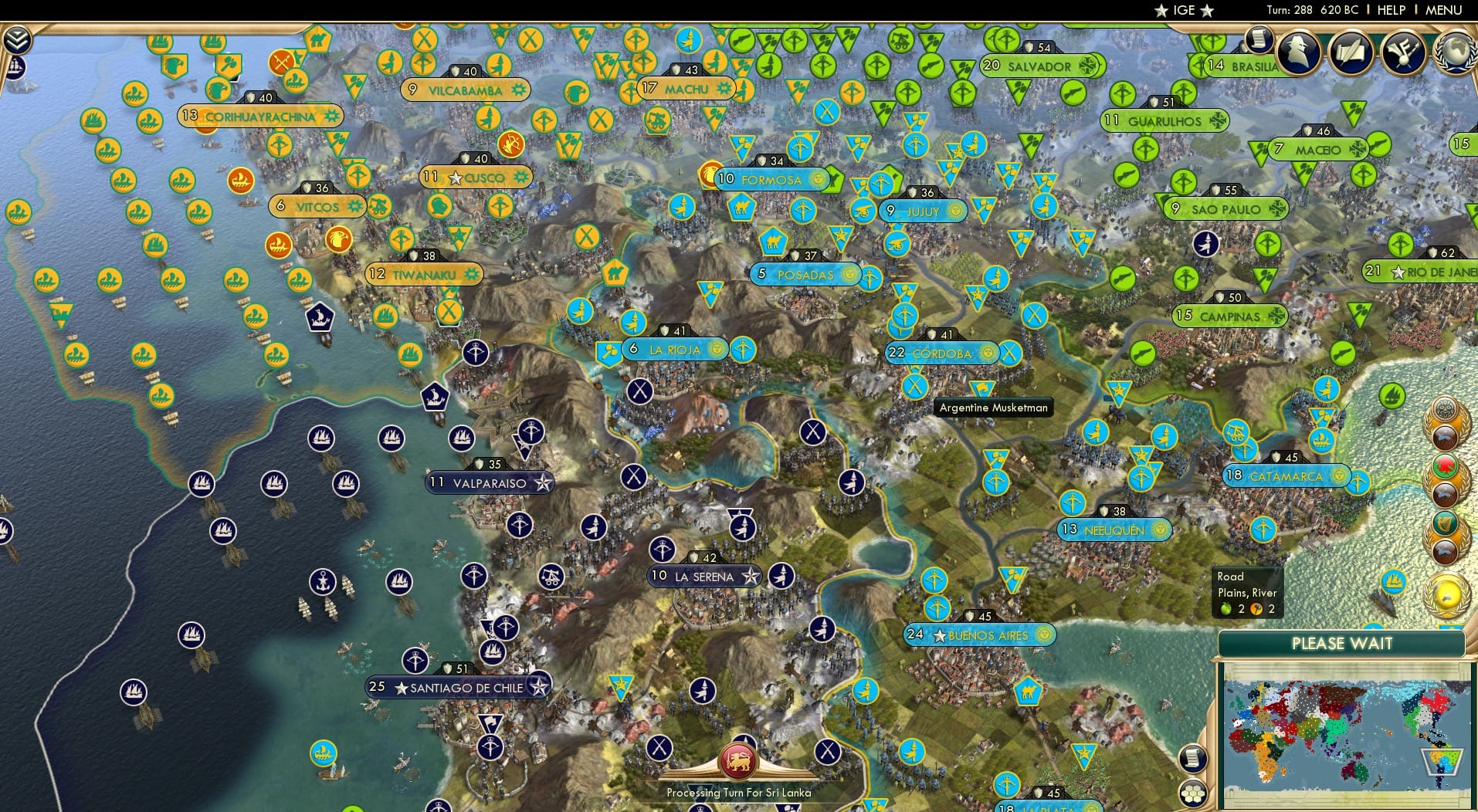This screenshot has height=812, width=1478.
Task: Open HELP from the top bar
Action: (1392, 10)
